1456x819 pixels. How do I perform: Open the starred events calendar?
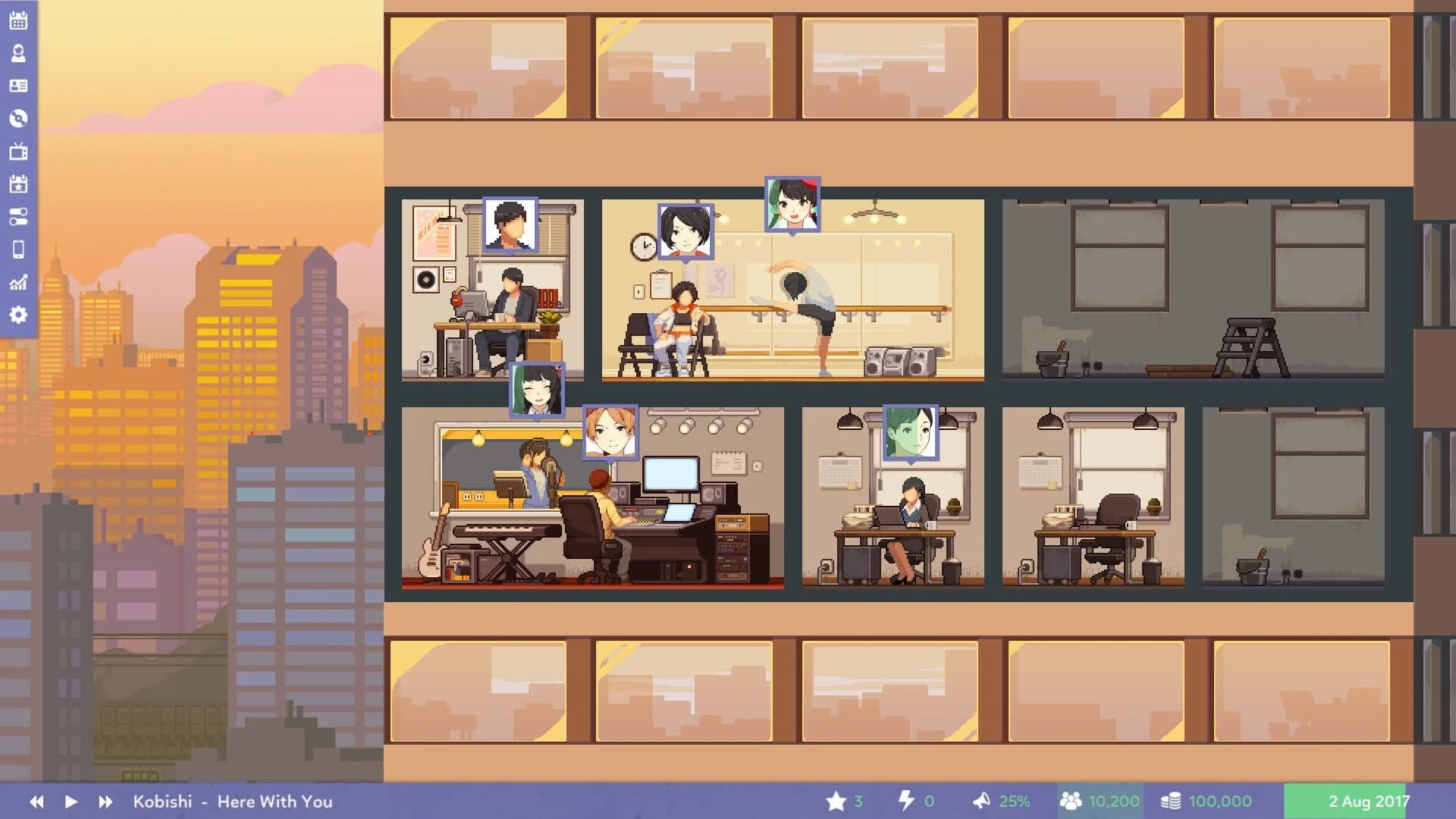coord(18,184)
